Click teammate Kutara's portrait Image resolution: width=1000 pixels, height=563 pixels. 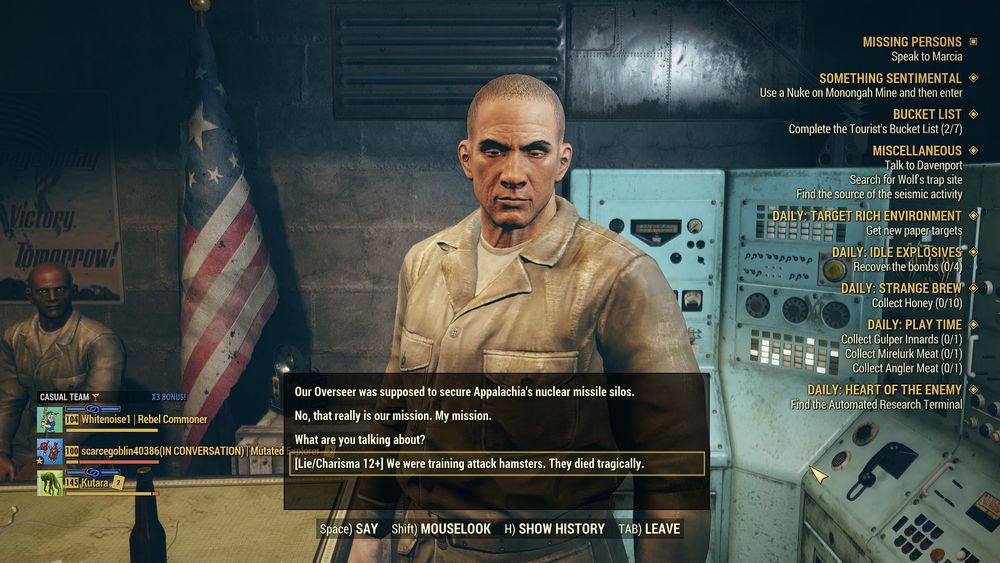pyautogui.click(x=50, y=483)
